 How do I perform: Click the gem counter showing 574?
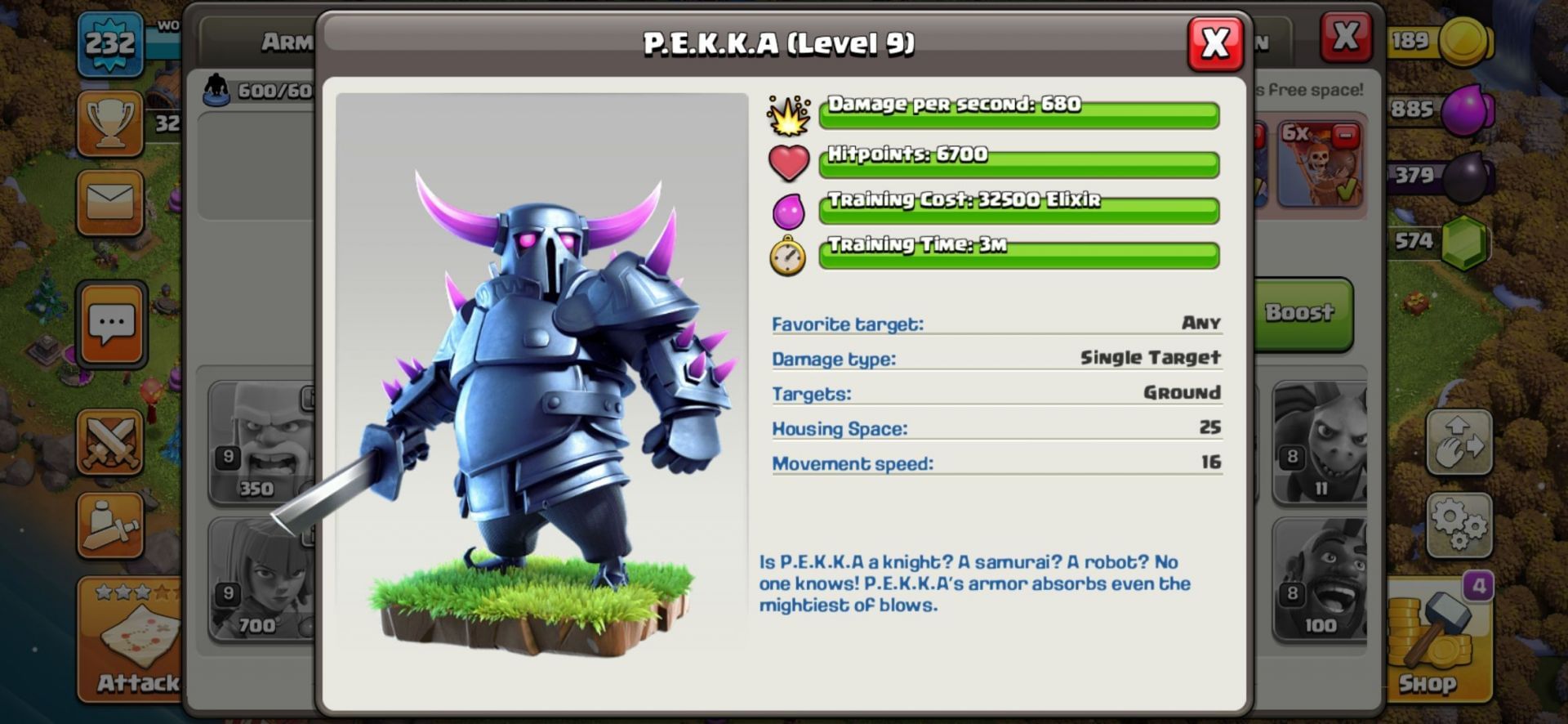[1419, 239]
